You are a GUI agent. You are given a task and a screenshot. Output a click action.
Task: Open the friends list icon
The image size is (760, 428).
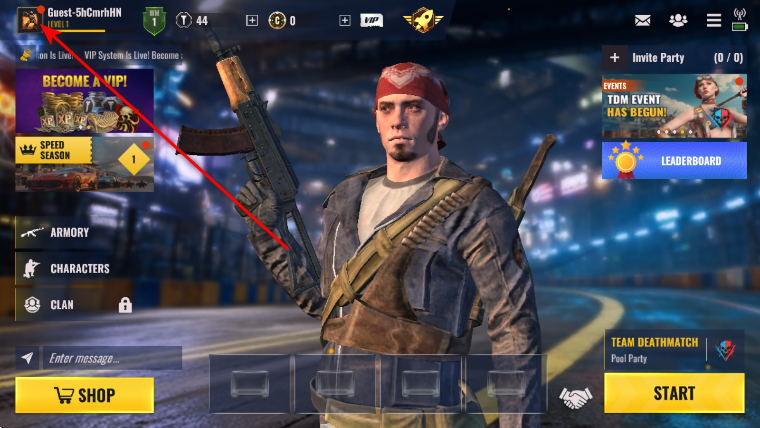point(678,20)
